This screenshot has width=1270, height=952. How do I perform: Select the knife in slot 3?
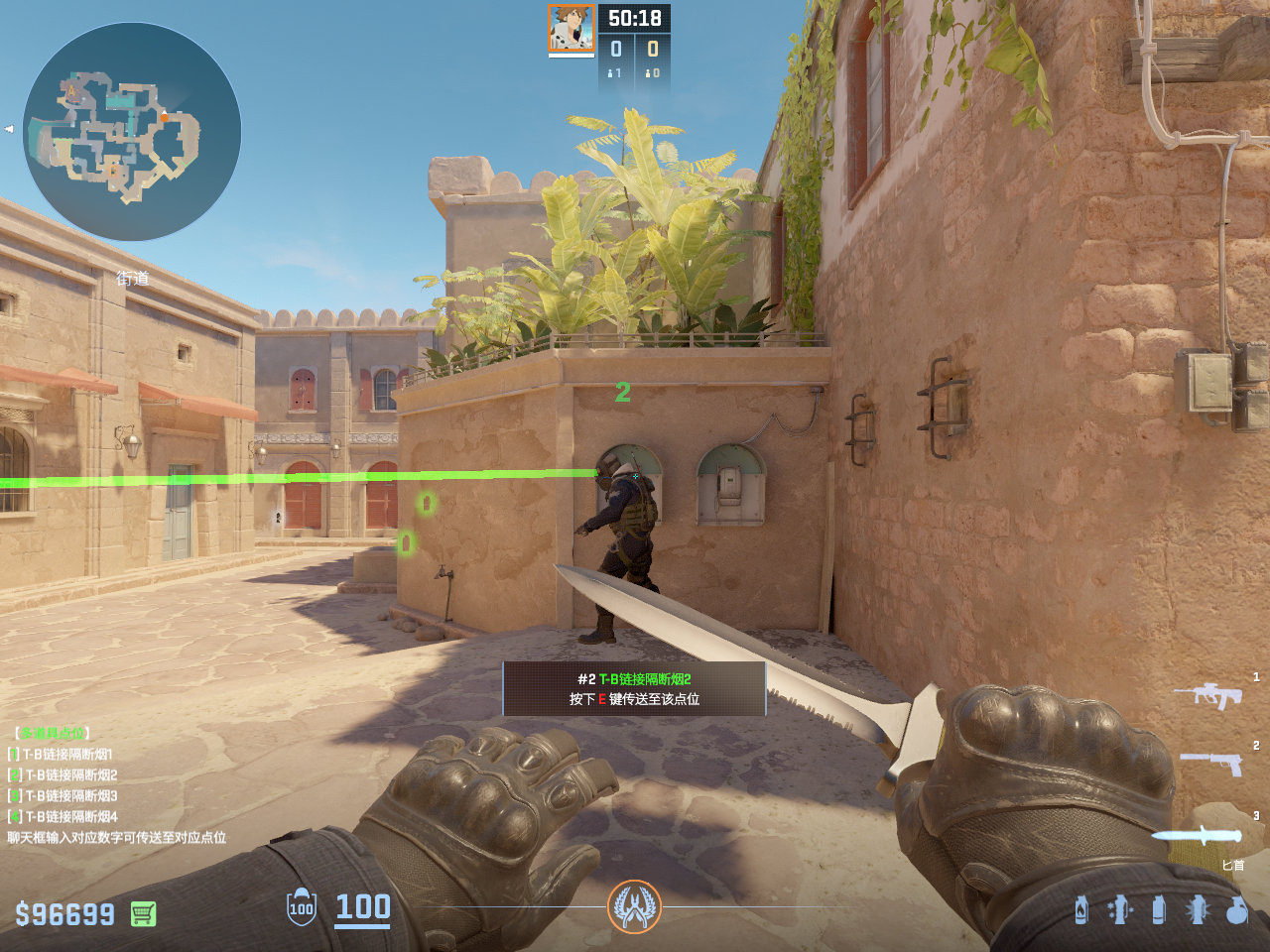pyautogui.click(x=1198, y=835)
